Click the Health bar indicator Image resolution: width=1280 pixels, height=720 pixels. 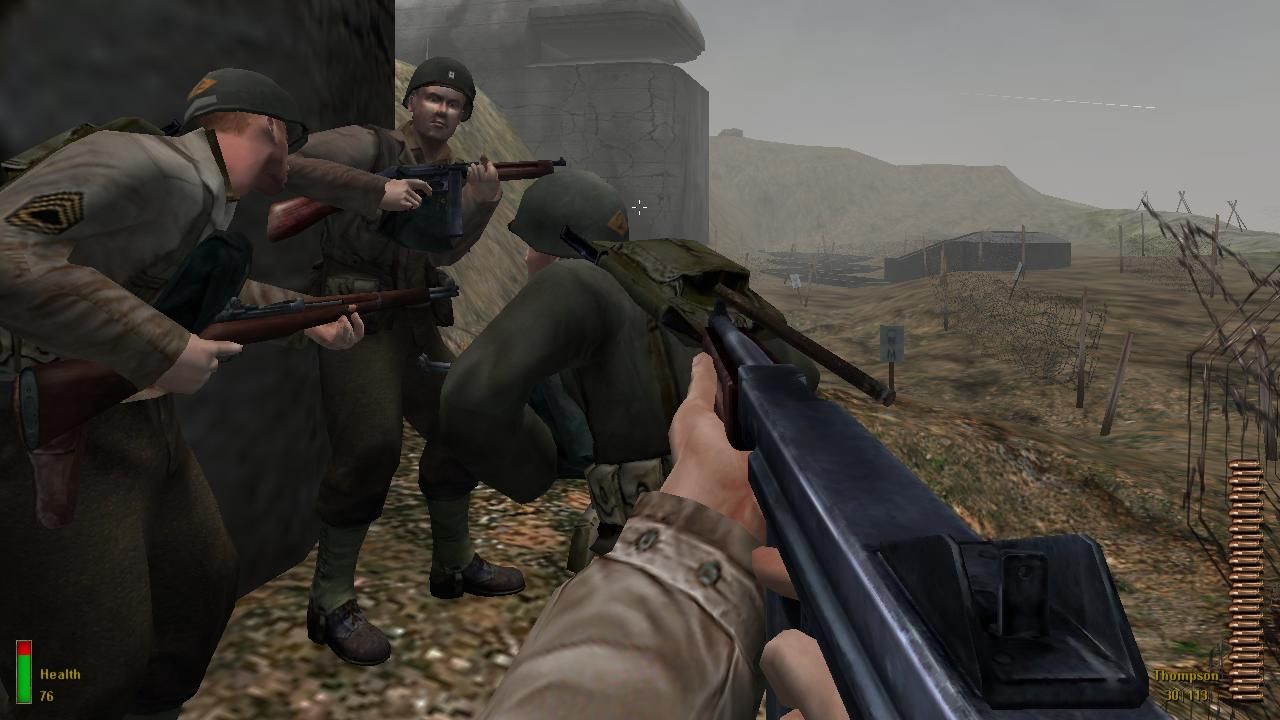coord(24,670)
